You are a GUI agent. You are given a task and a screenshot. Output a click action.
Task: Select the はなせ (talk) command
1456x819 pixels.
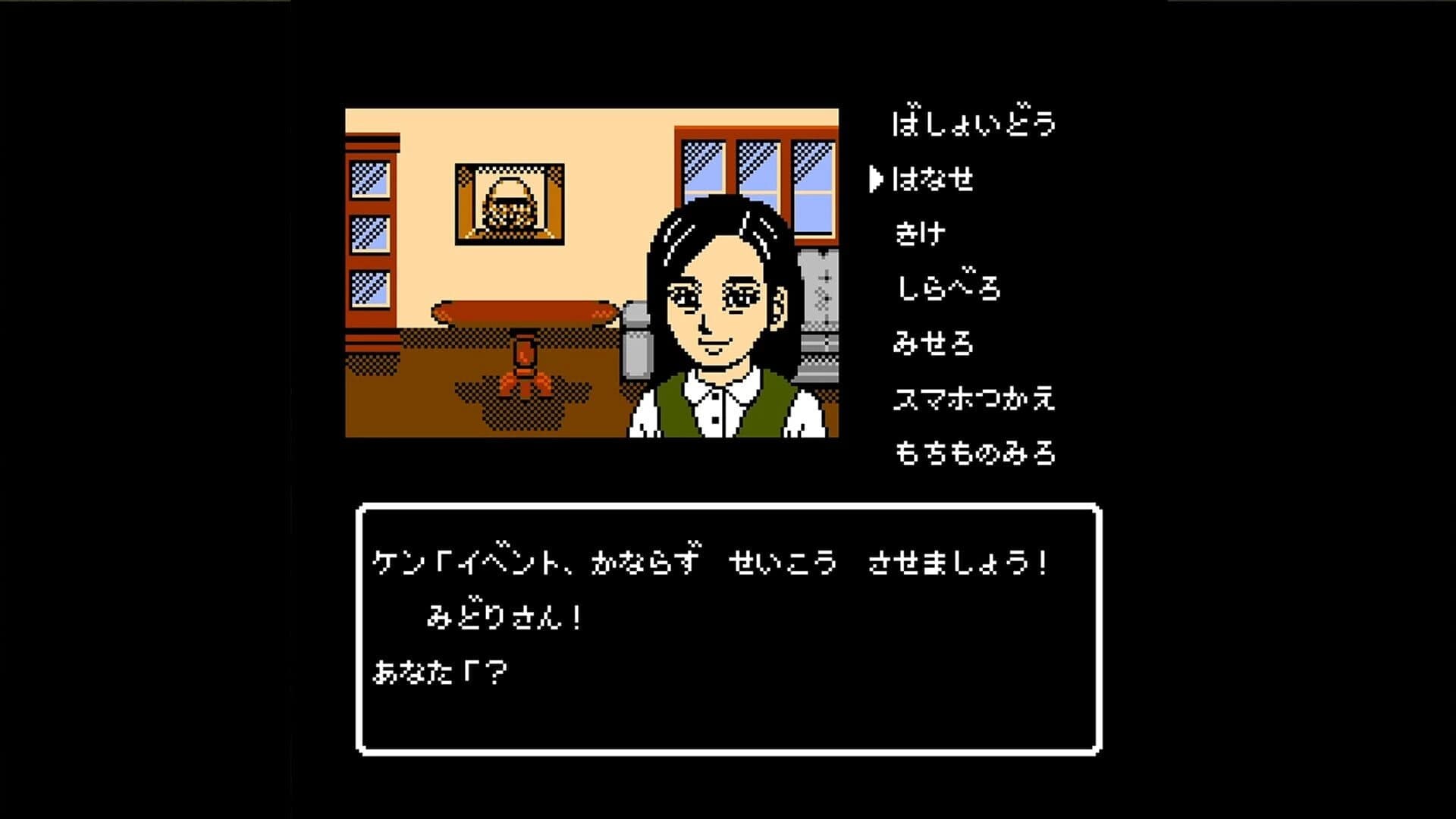[933, 177]
